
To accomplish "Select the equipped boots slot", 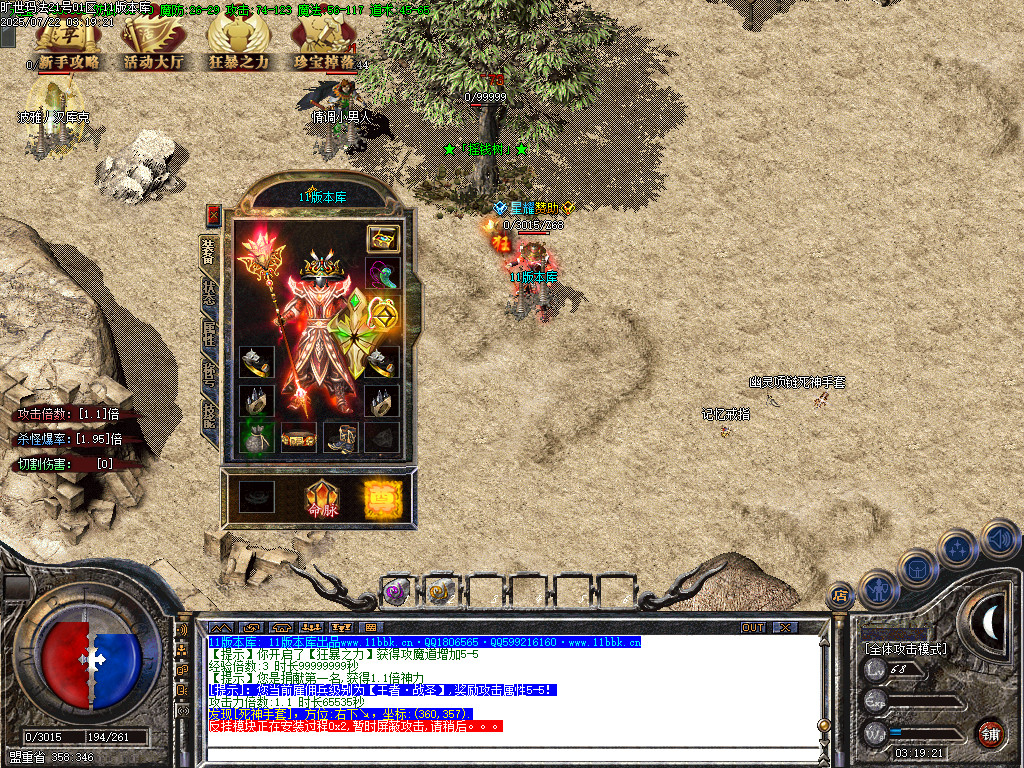I will tap(340, 437).
